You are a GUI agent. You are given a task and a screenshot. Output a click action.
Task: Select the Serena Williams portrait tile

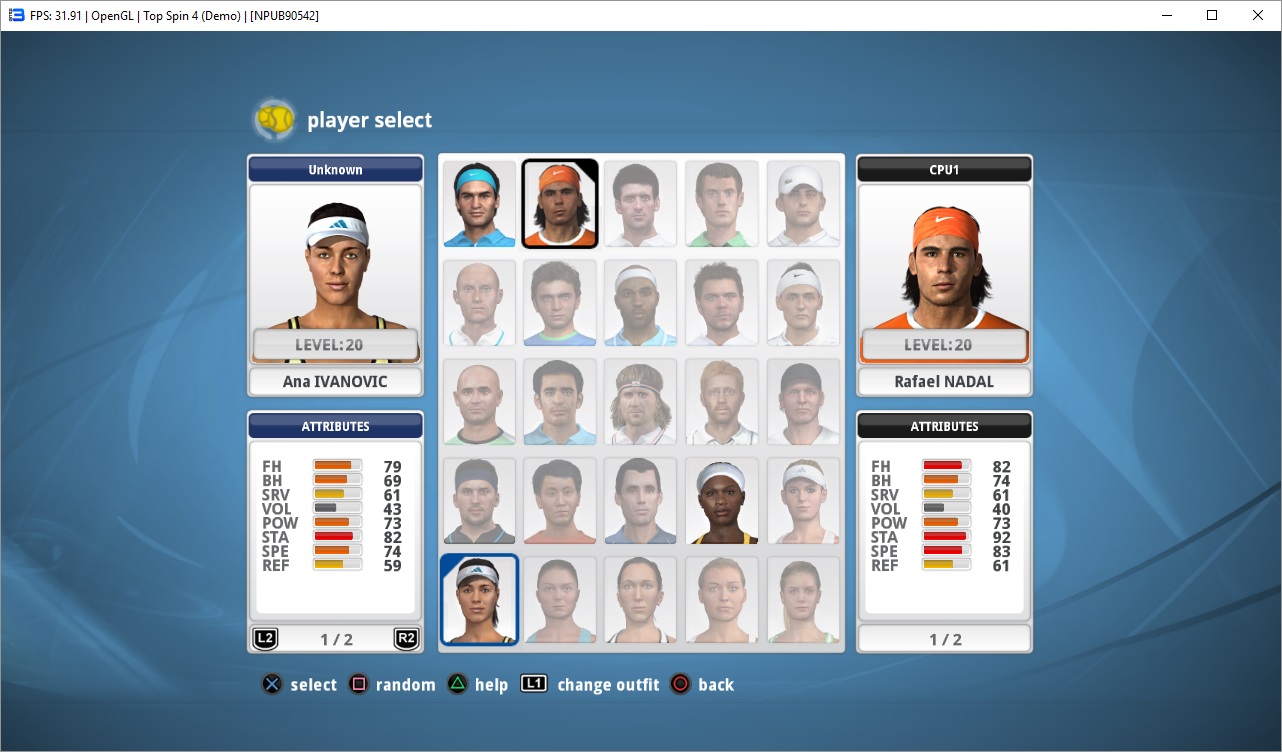721,501
